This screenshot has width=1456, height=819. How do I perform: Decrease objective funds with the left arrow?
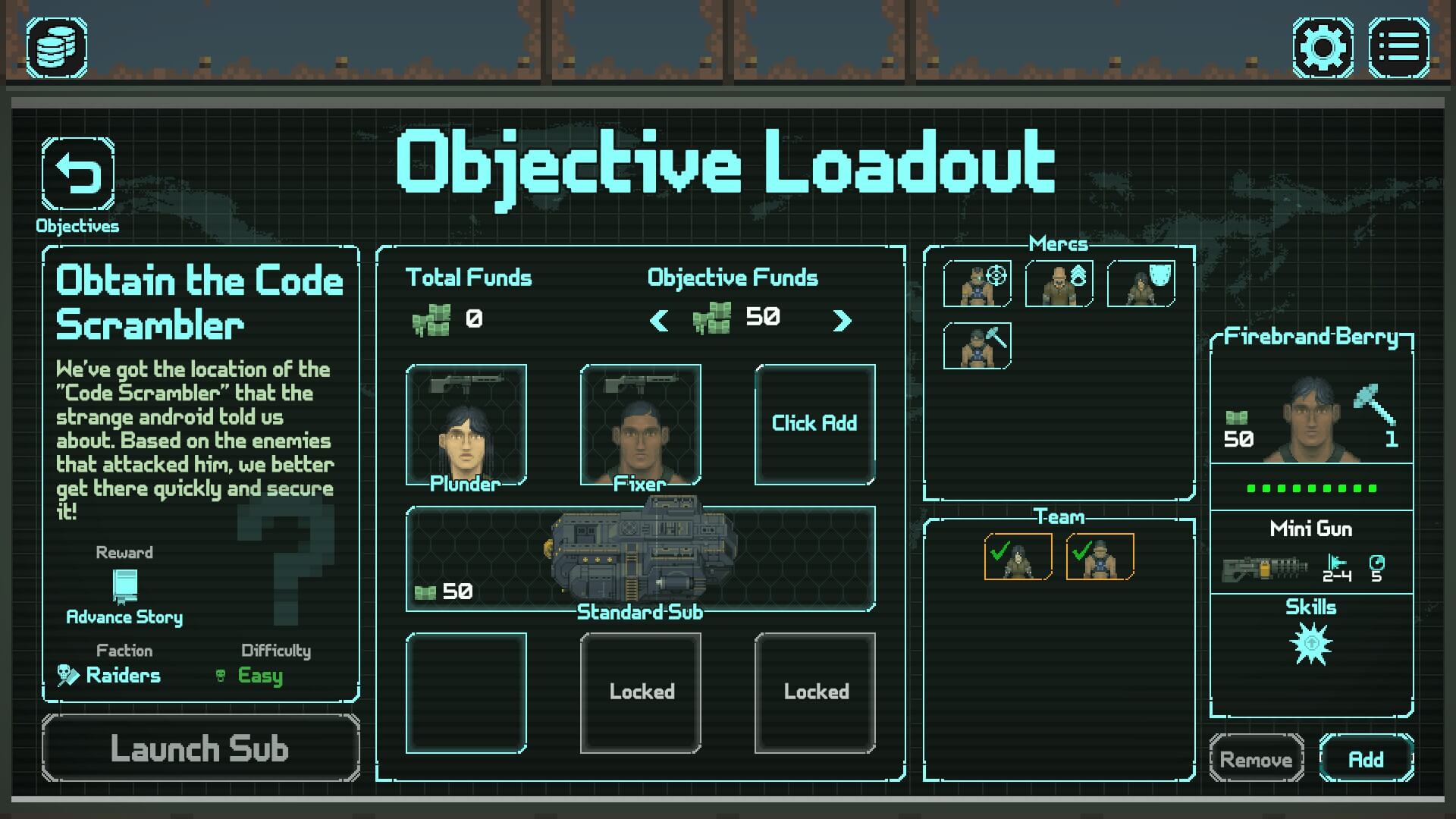(x=659, y=320)
